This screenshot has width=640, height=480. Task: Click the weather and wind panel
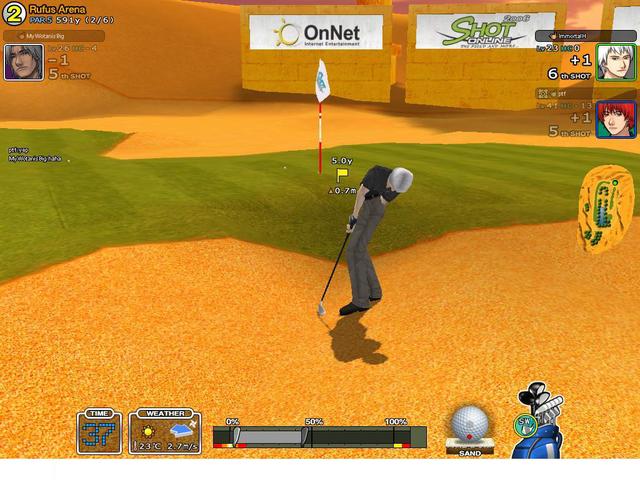tap(164, 432)
